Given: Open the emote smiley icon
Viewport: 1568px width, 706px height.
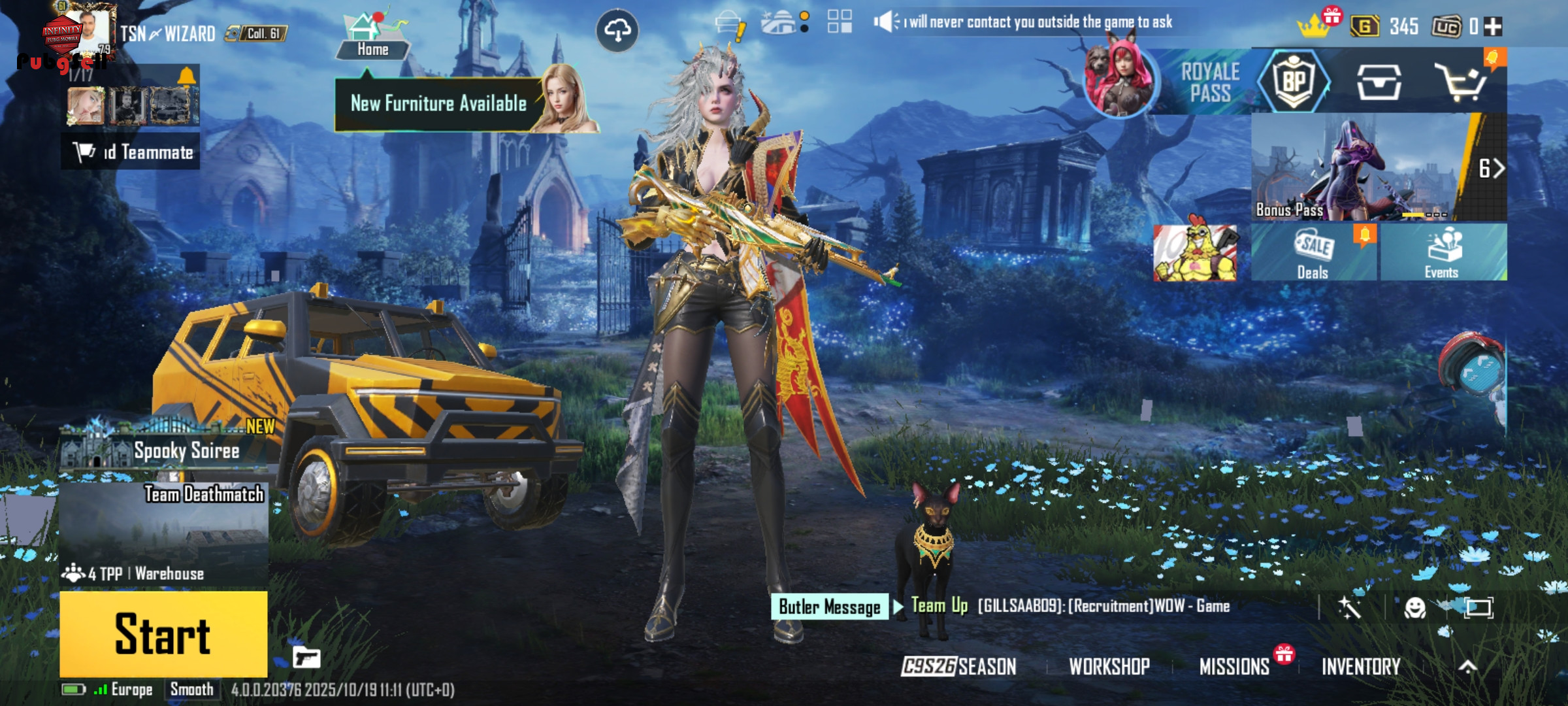Looking at the screenshot, I should coord(1414,608).
